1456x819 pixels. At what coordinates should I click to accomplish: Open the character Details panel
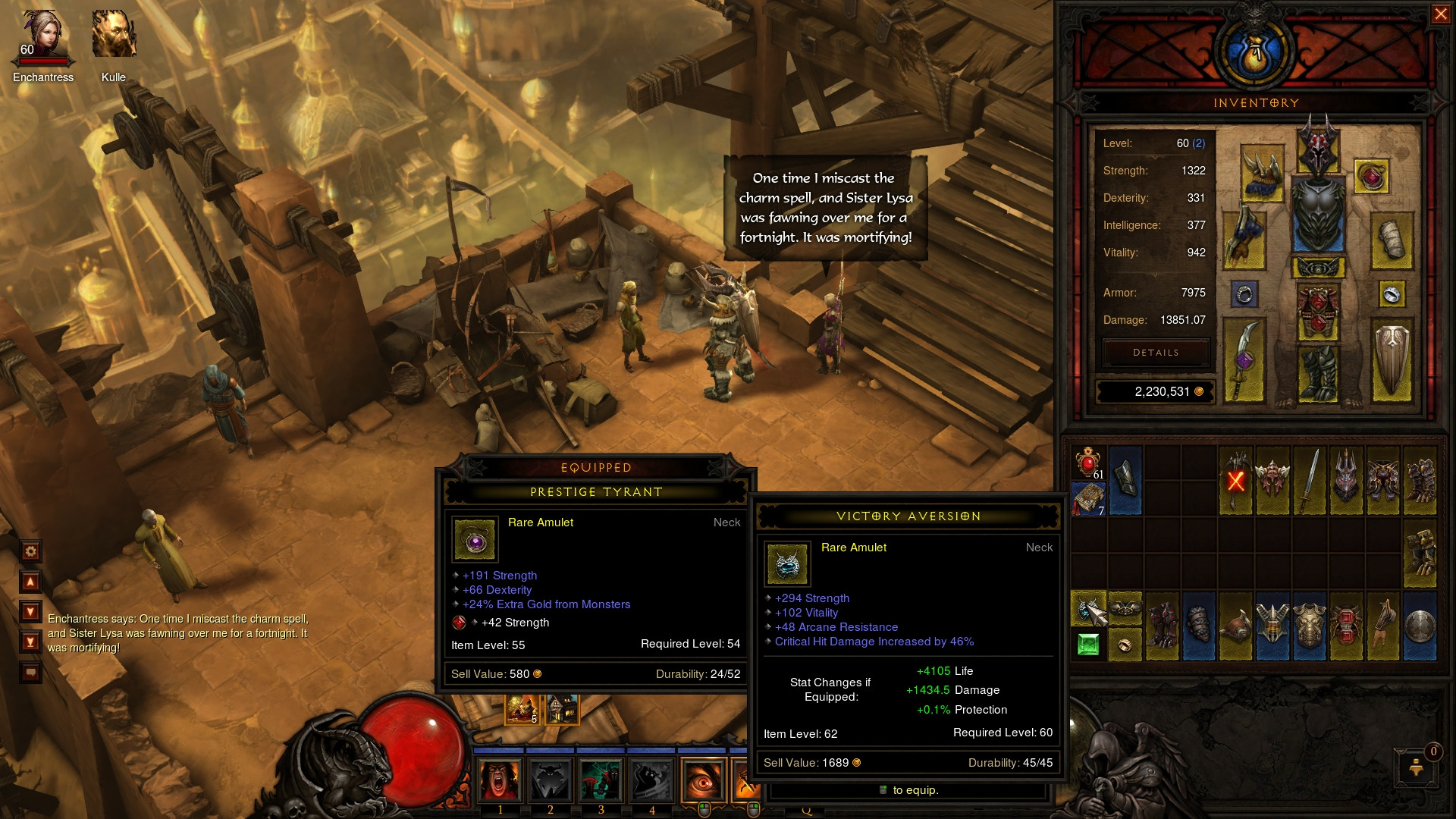(x=1156, y=353)
